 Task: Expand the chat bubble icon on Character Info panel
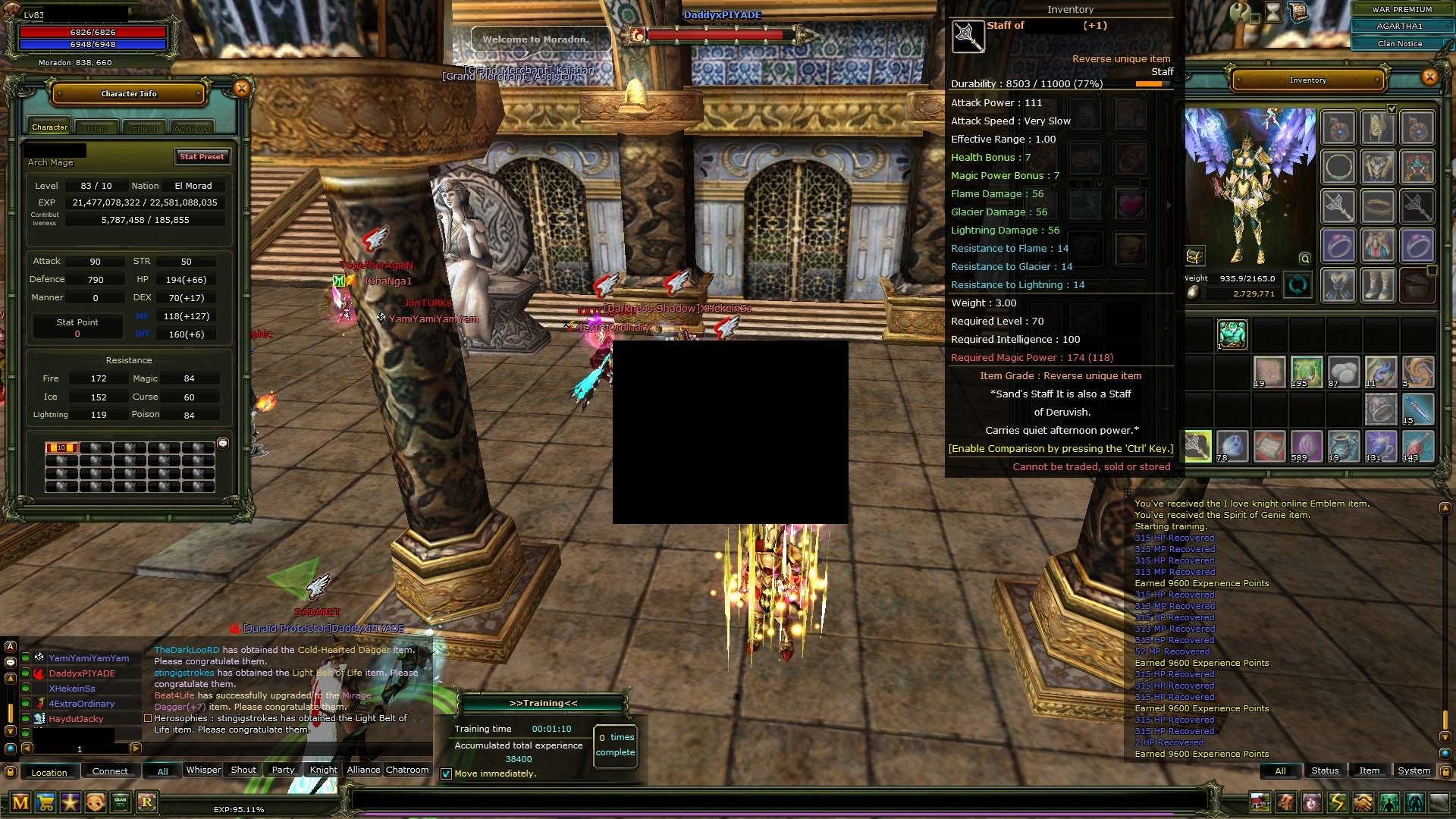223,444
